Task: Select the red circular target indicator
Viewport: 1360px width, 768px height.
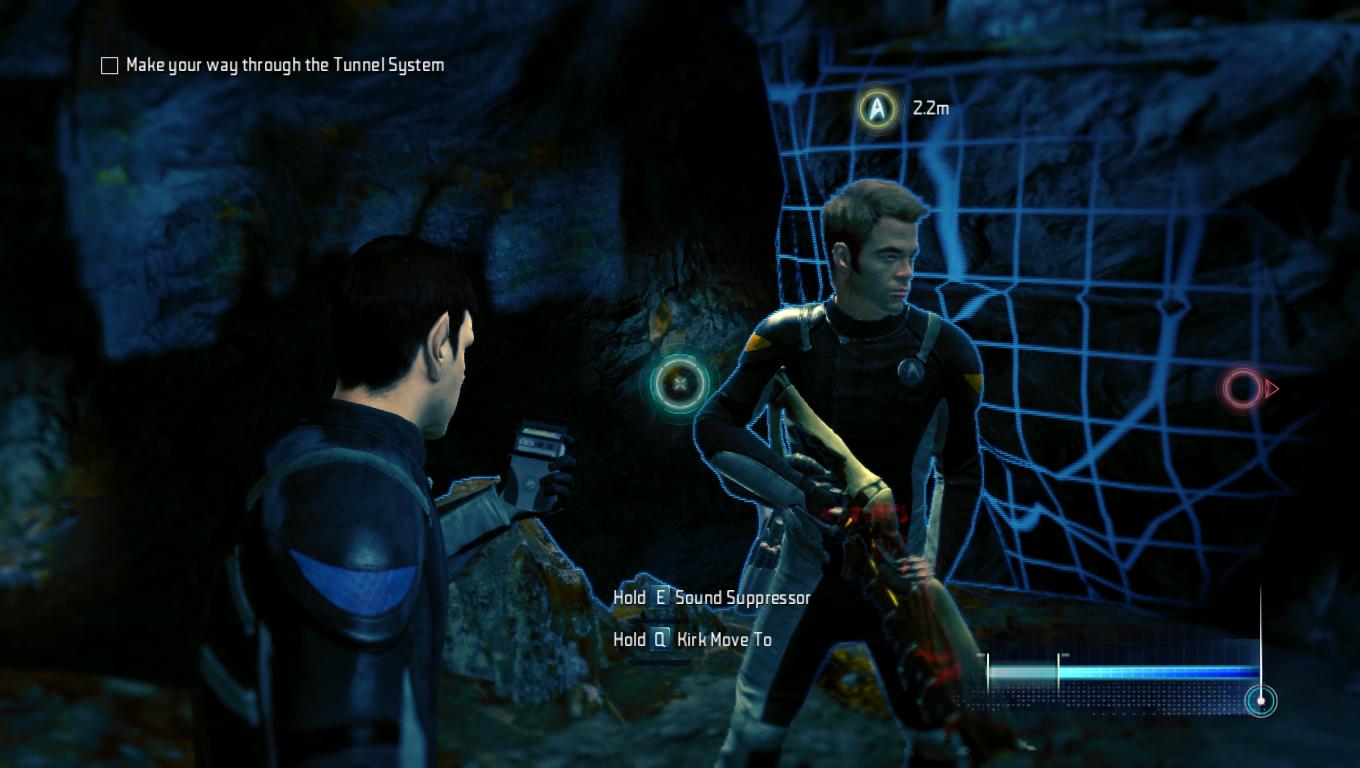Action: pyautogui.click(x=1242, y=389)
